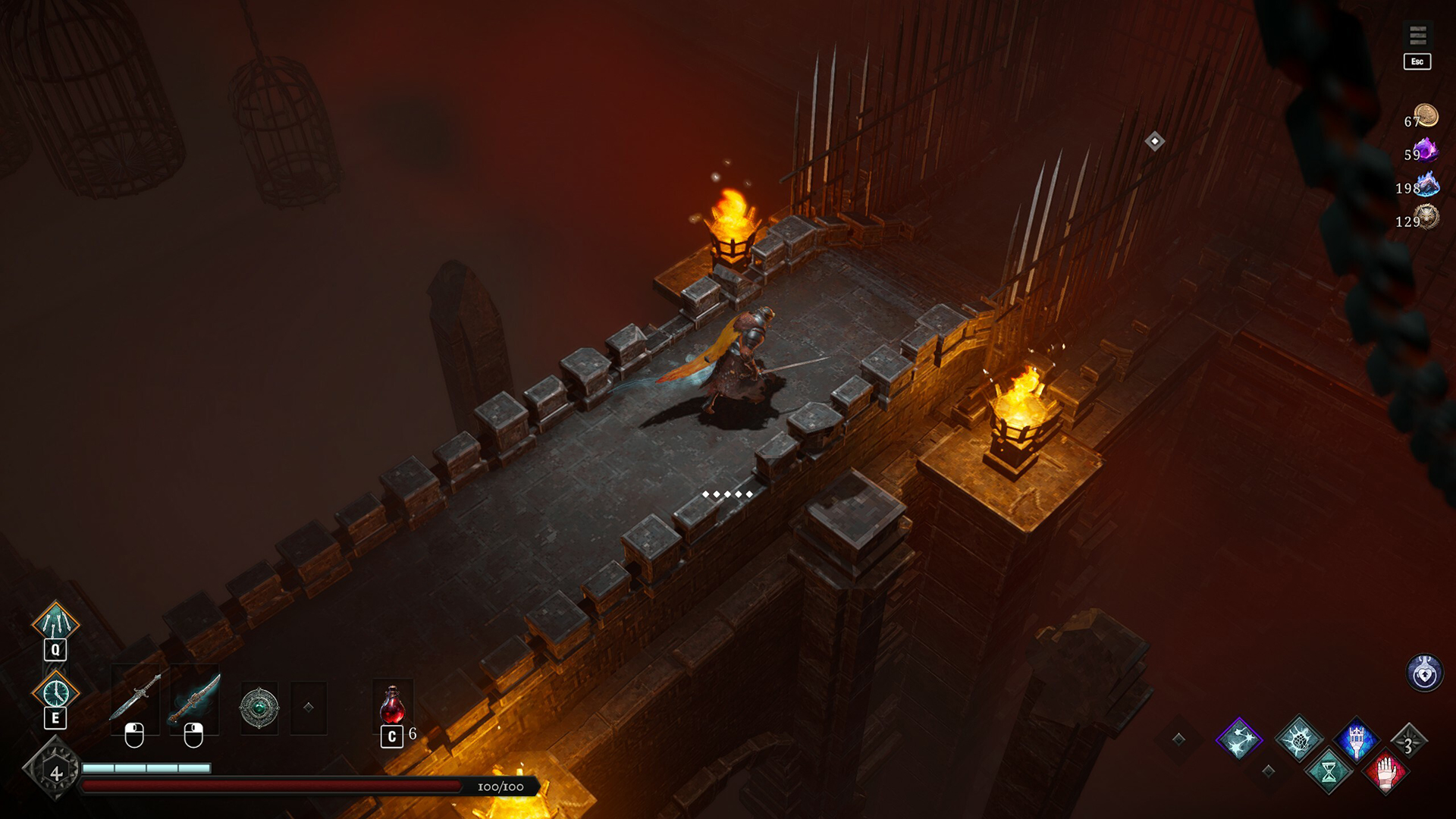The width and height of the screenshot is (1456, 819).
Task: Select the glowing curved sword weapon slot
Action: tap(195, 698)
